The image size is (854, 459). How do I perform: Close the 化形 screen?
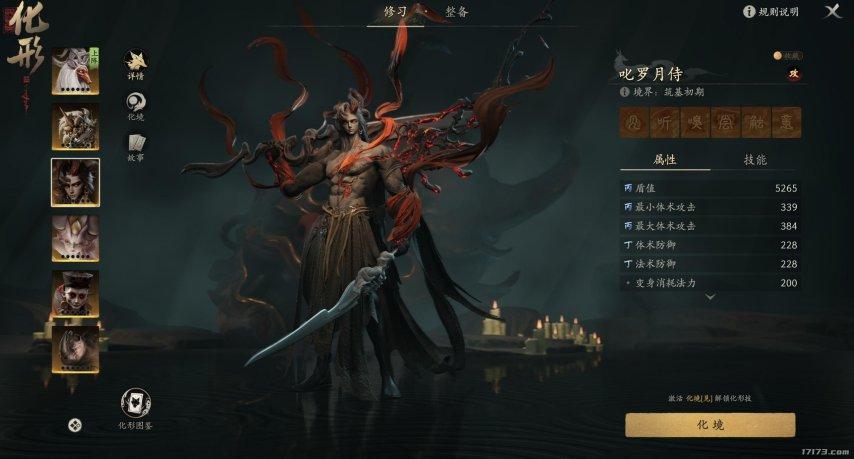tap(832, 11)
